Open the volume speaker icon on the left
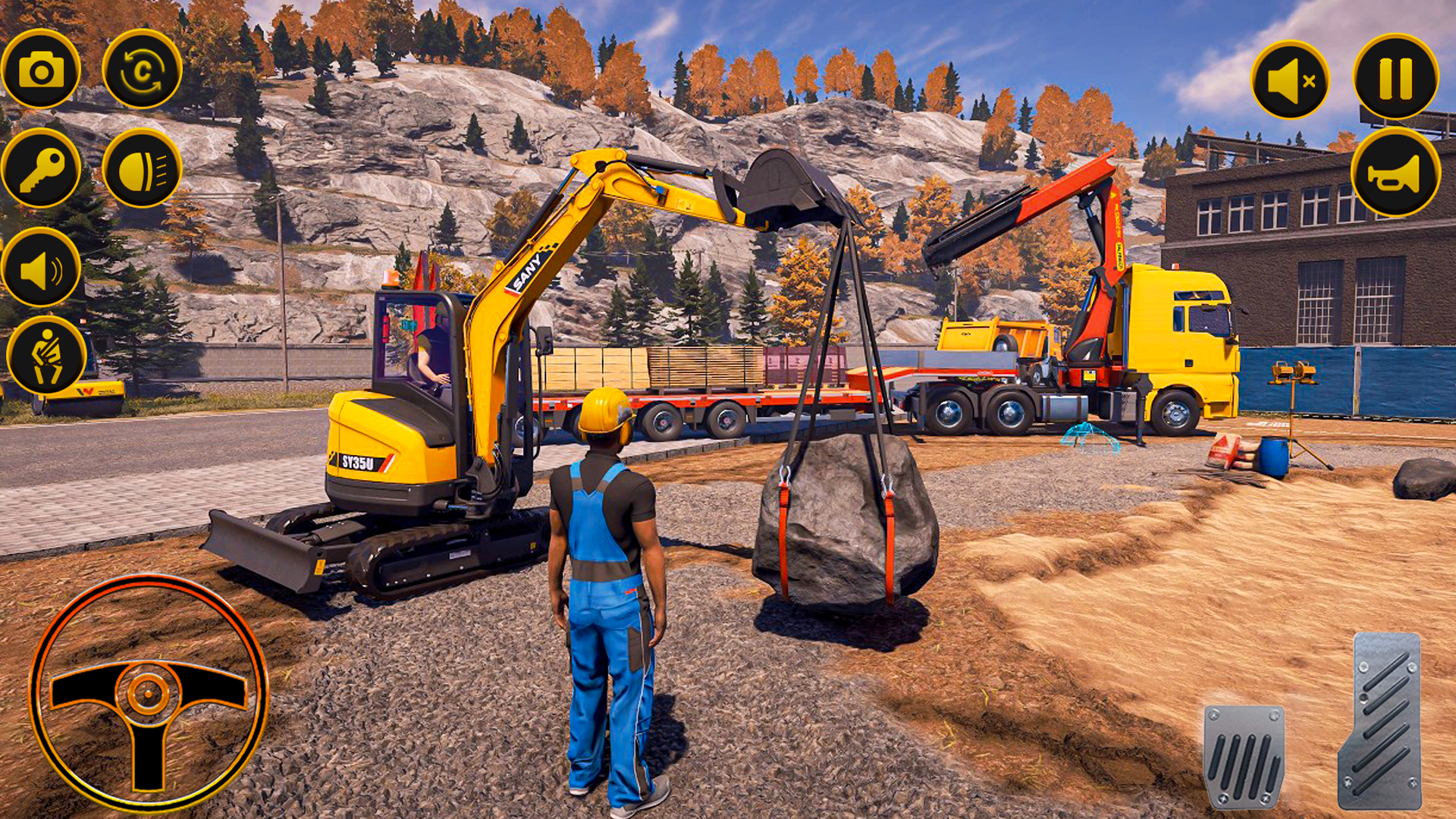 point(43,267)
